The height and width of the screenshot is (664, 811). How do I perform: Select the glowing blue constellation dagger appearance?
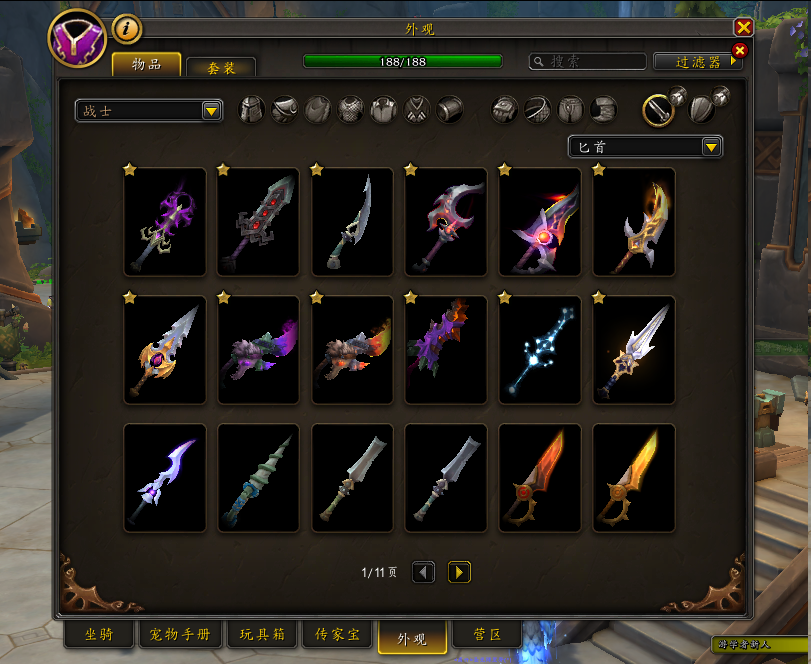tap(540, 350)
